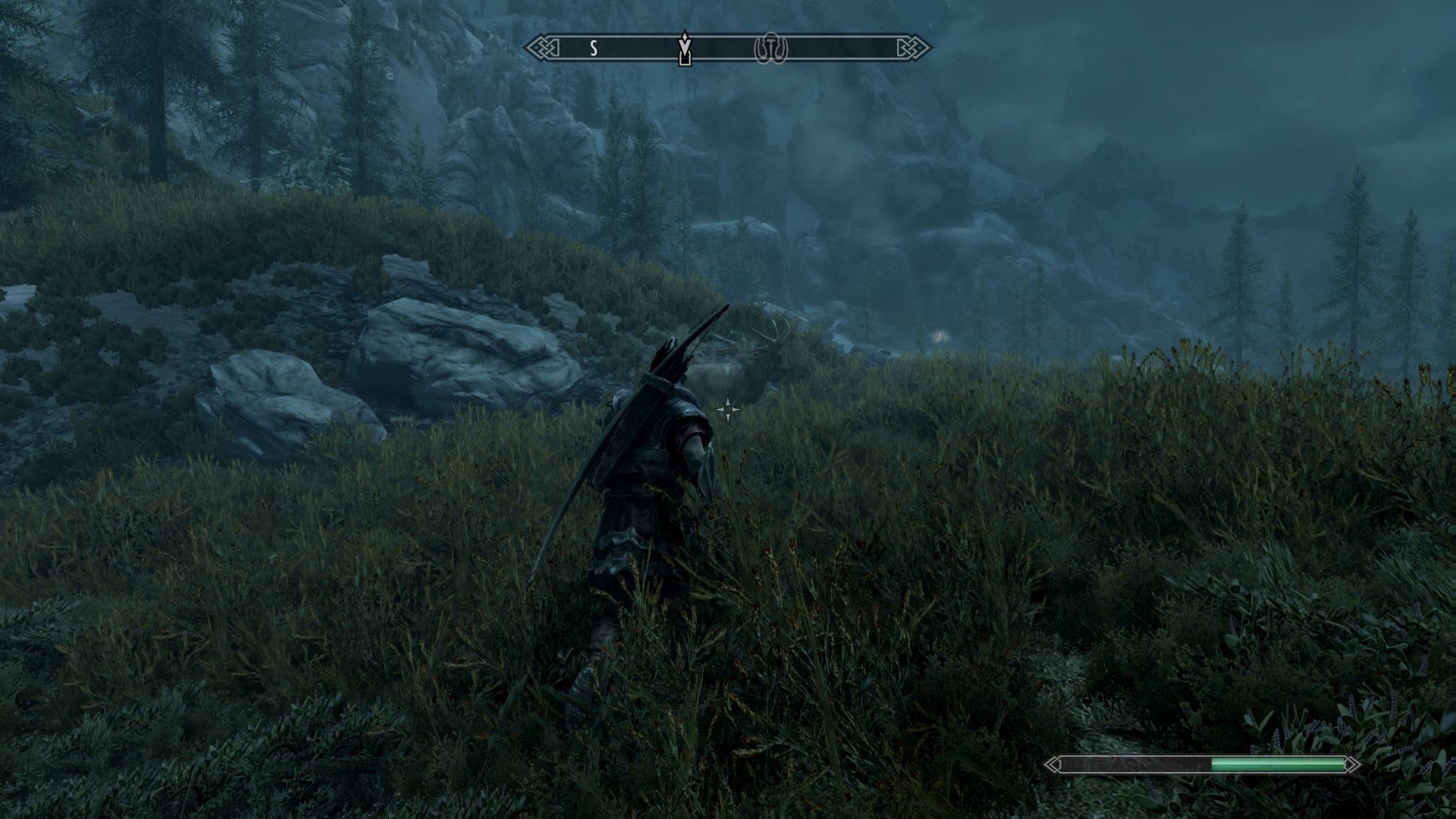The height and width of the screenshot is (819, 1456).
Task: Click the crosshair reticle at screen center
Action: click(x=726, y=409)
